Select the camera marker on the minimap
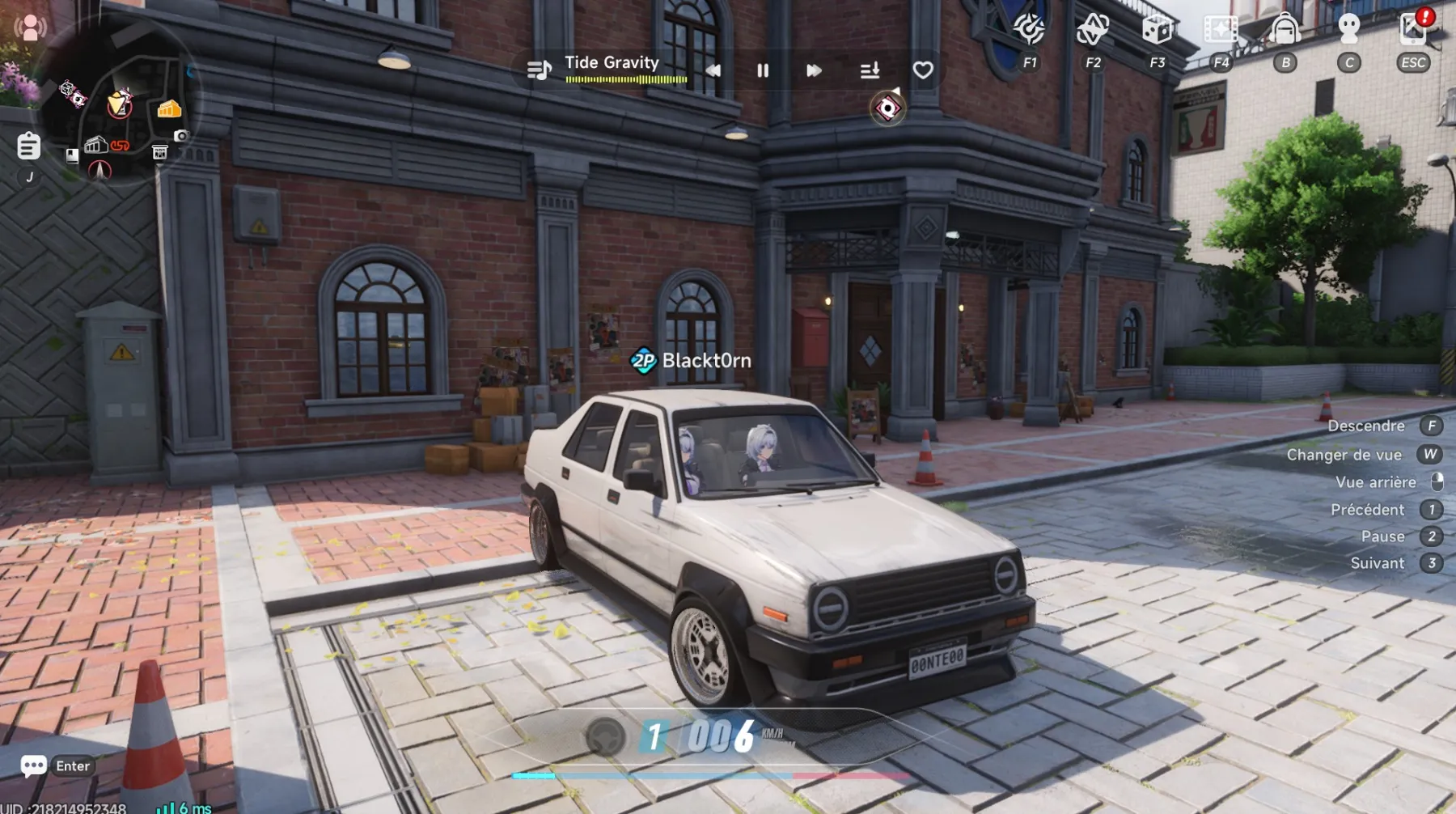 pyautogui.click(x=181, y=136)
